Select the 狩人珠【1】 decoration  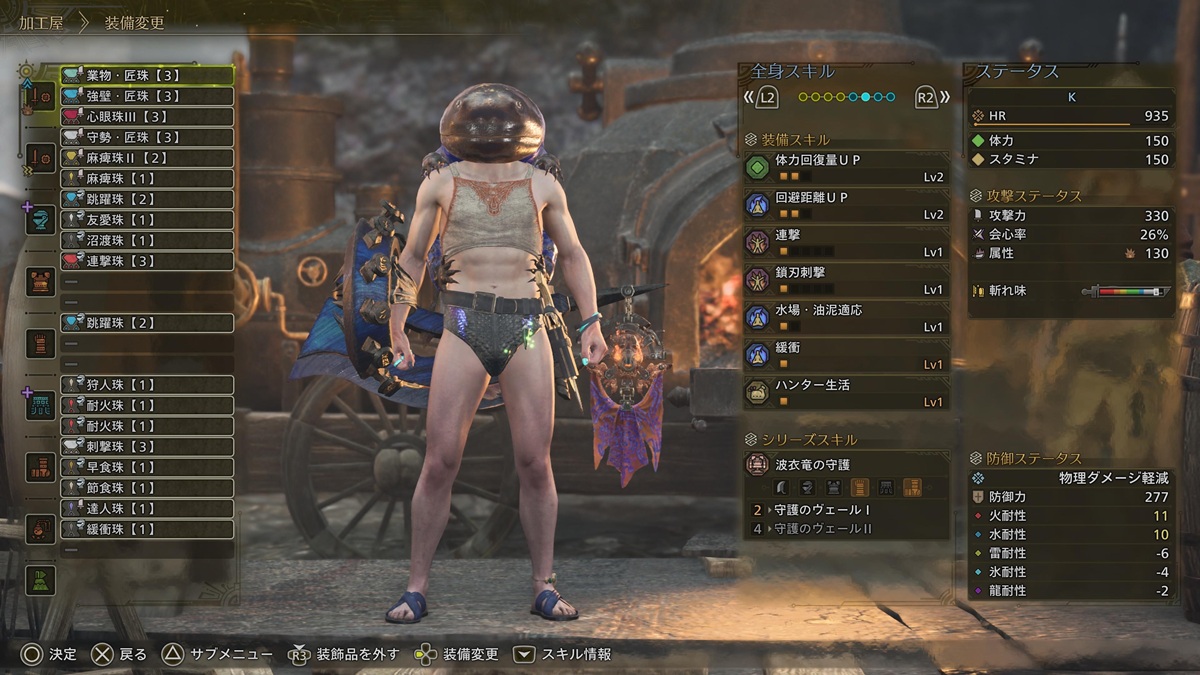click(147, 385)
